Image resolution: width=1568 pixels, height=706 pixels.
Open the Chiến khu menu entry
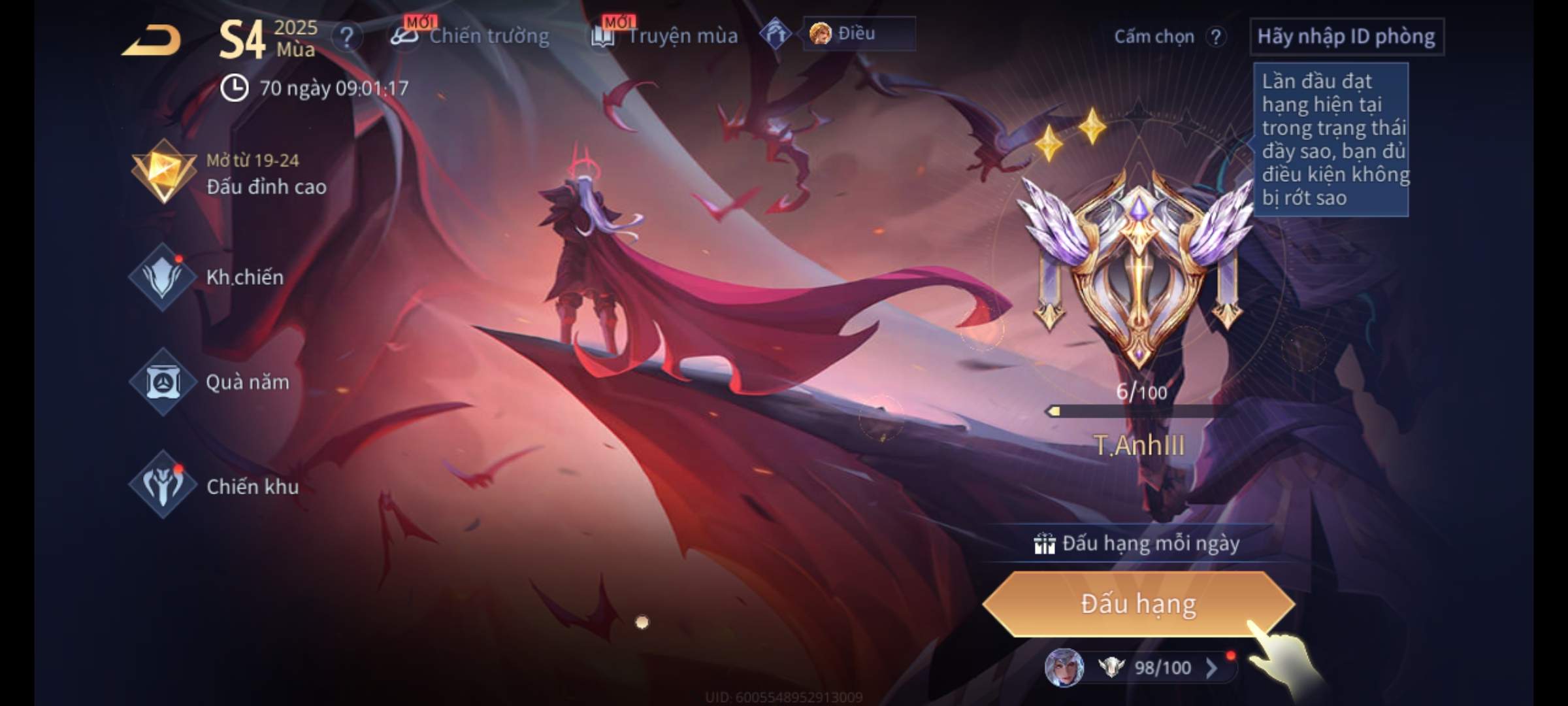click(x=214, y=486)
